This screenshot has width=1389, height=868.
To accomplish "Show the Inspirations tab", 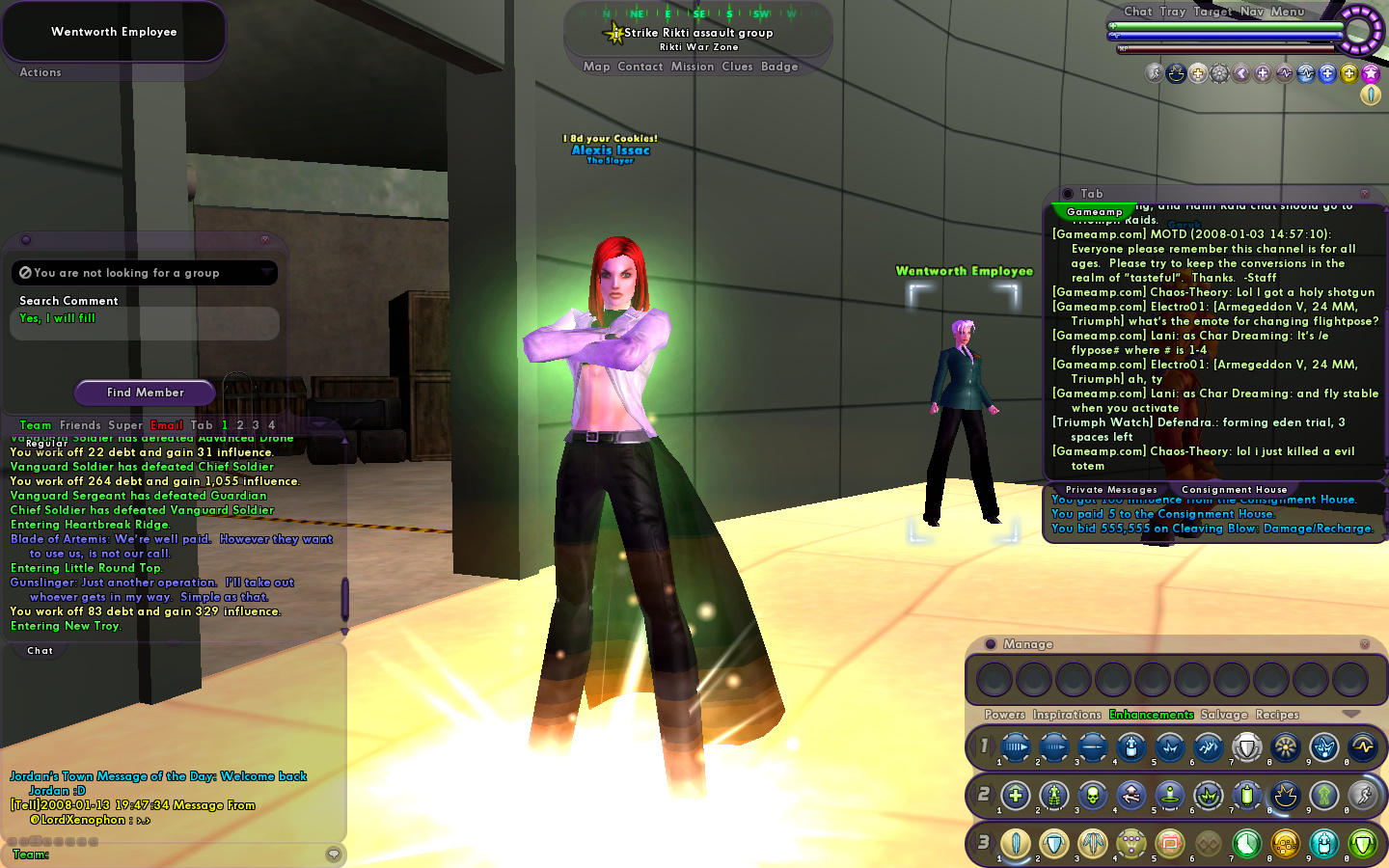I will coord(1067,715).
